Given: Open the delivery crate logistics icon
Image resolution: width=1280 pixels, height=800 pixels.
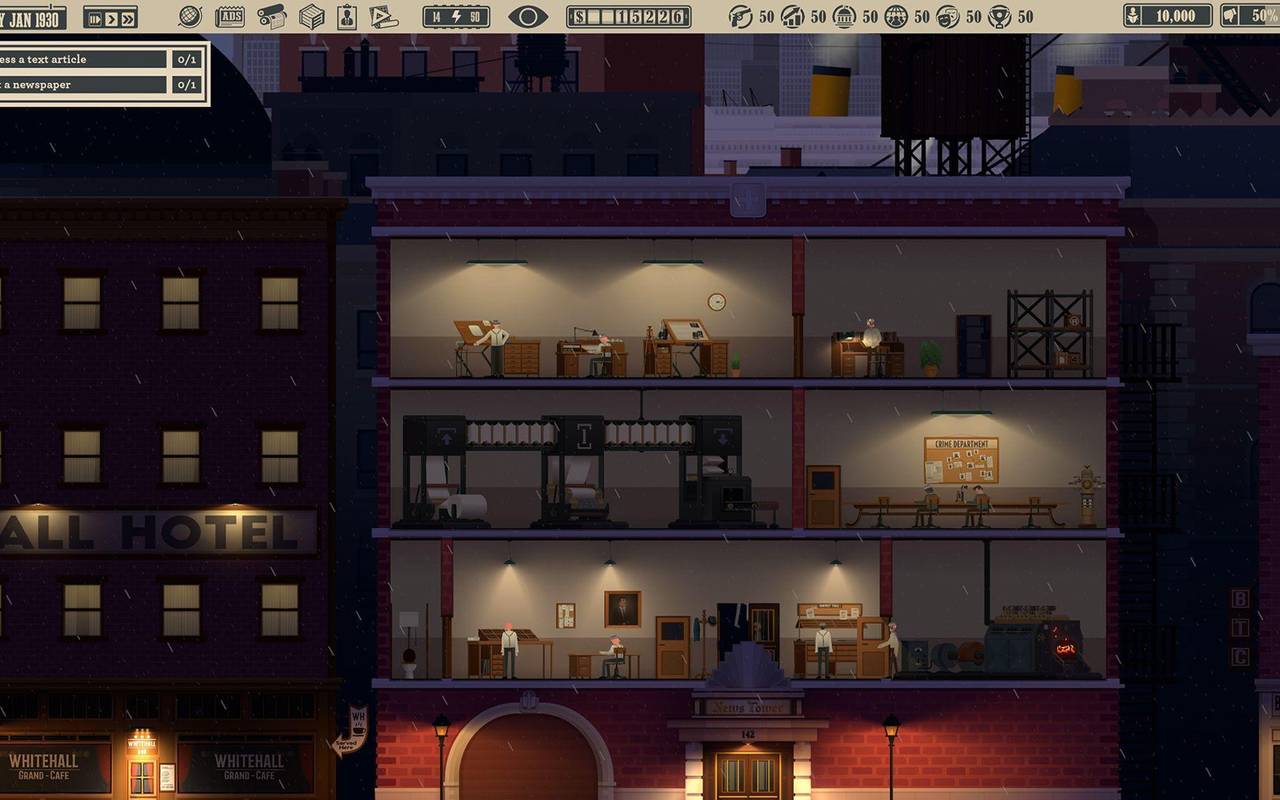Looking at the screenshot, I should pyautogui.click(x=310, y=16).
